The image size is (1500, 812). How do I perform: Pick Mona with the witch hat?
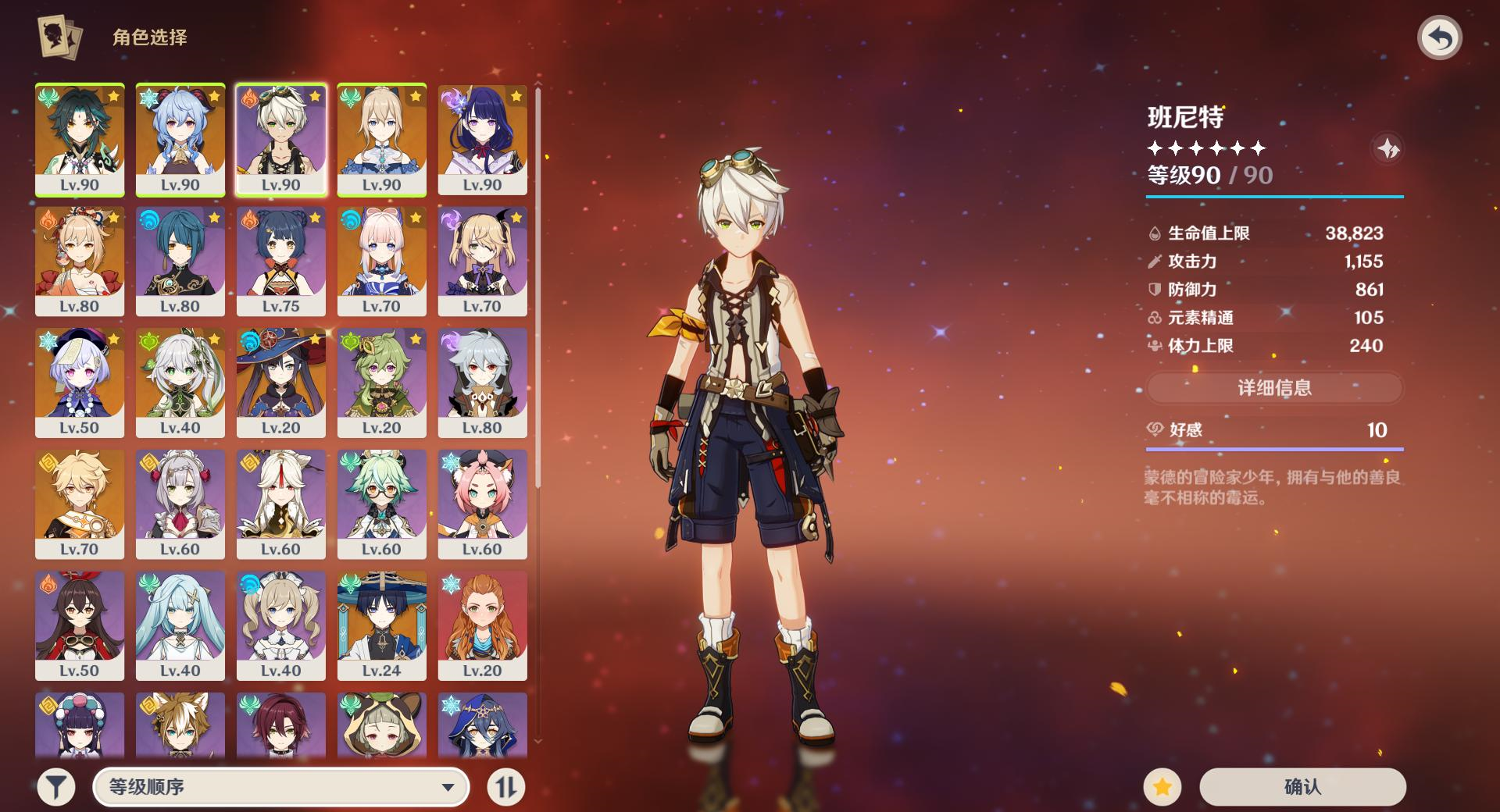(x=281, y=382)
